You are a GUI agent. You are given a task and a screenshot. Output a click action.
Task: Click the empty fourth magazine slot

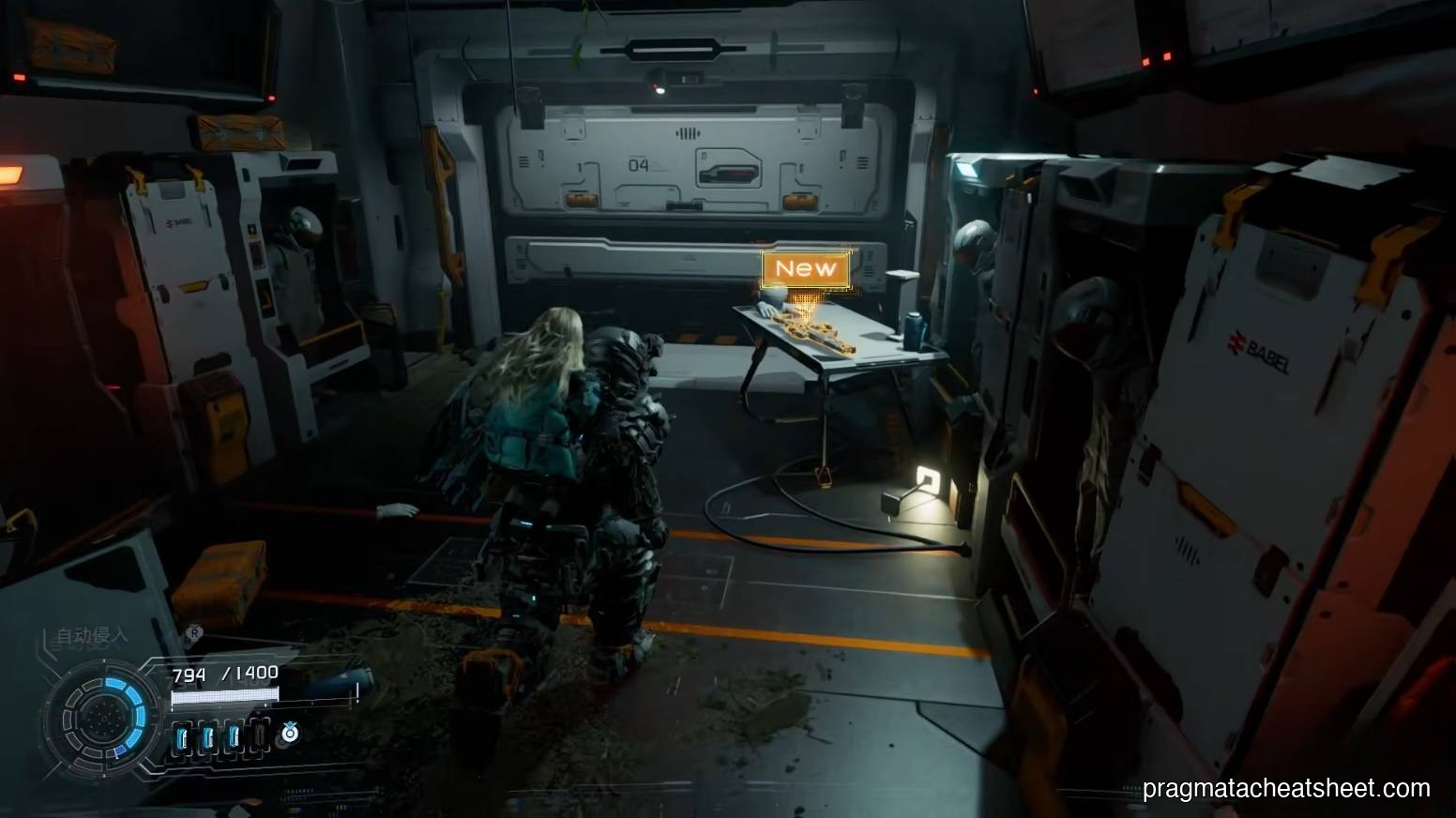[x=261, y=735]
